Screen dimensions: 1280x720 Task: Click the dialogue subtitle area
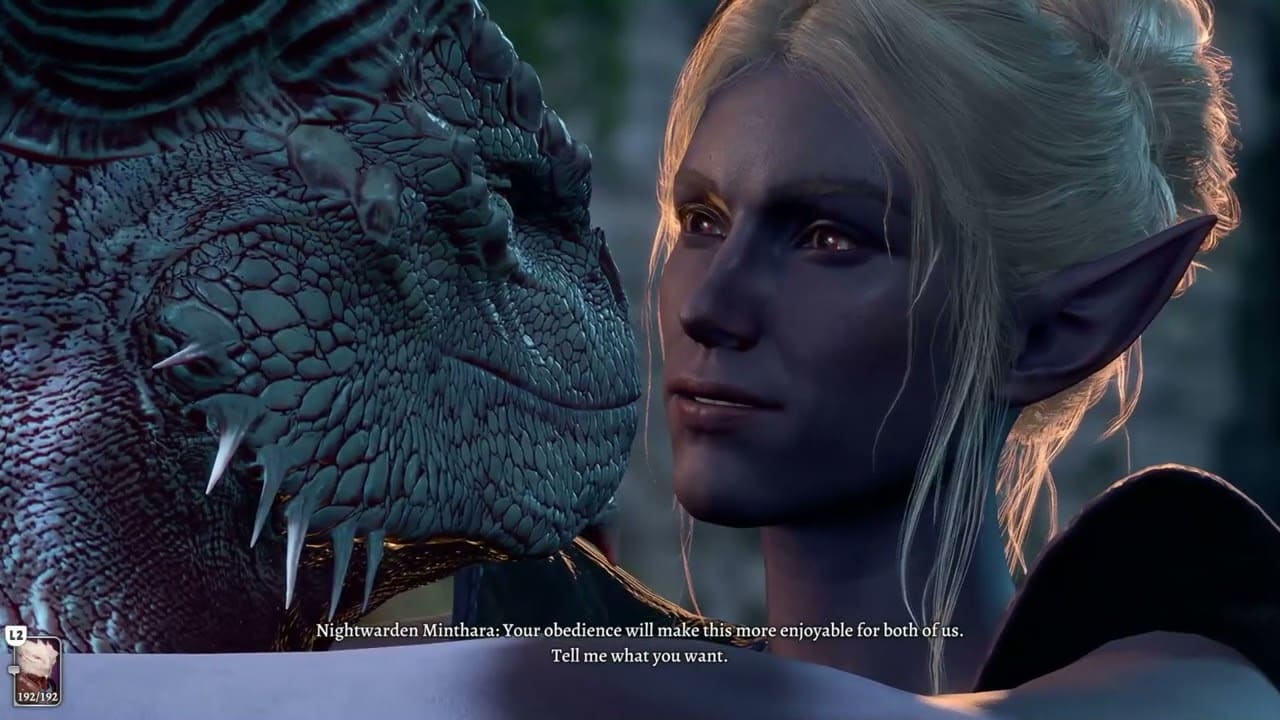pyautogui.click(x=640, y=645)
